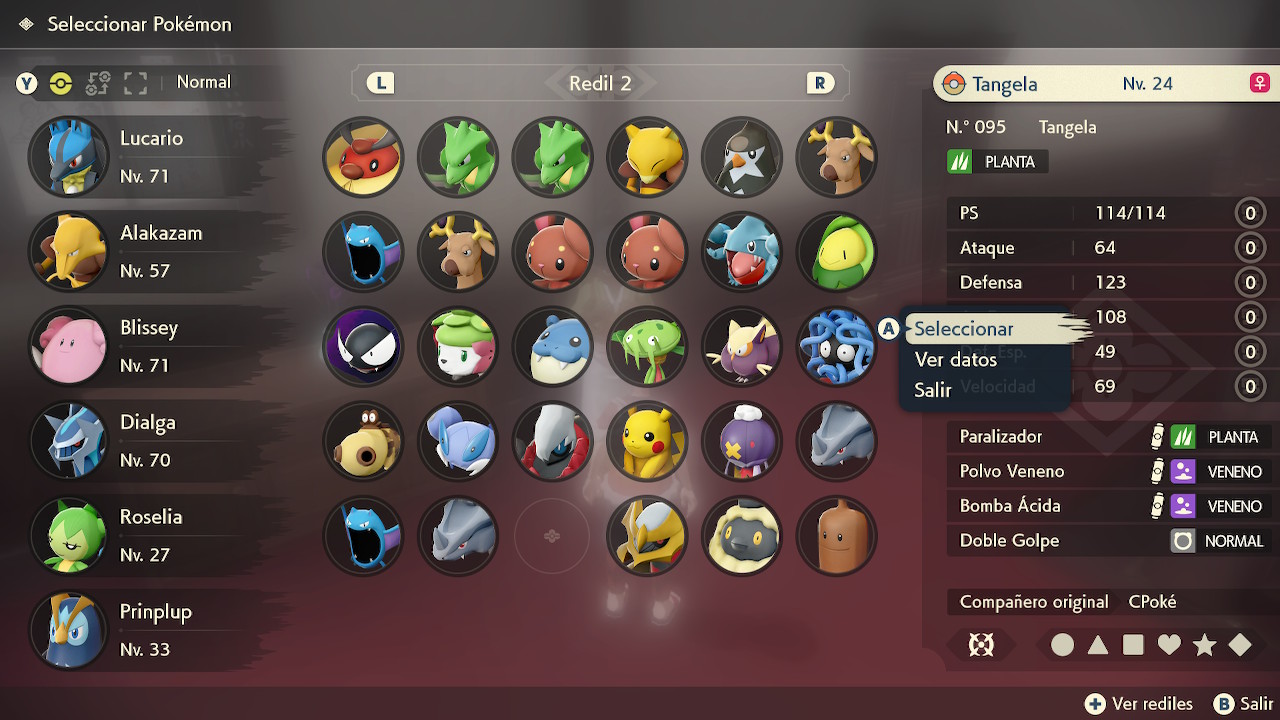Image resolution: width=1280 pixels, height=720 pixels.
Task: Pick Salir in the popup menu
Action: [932, 391]
